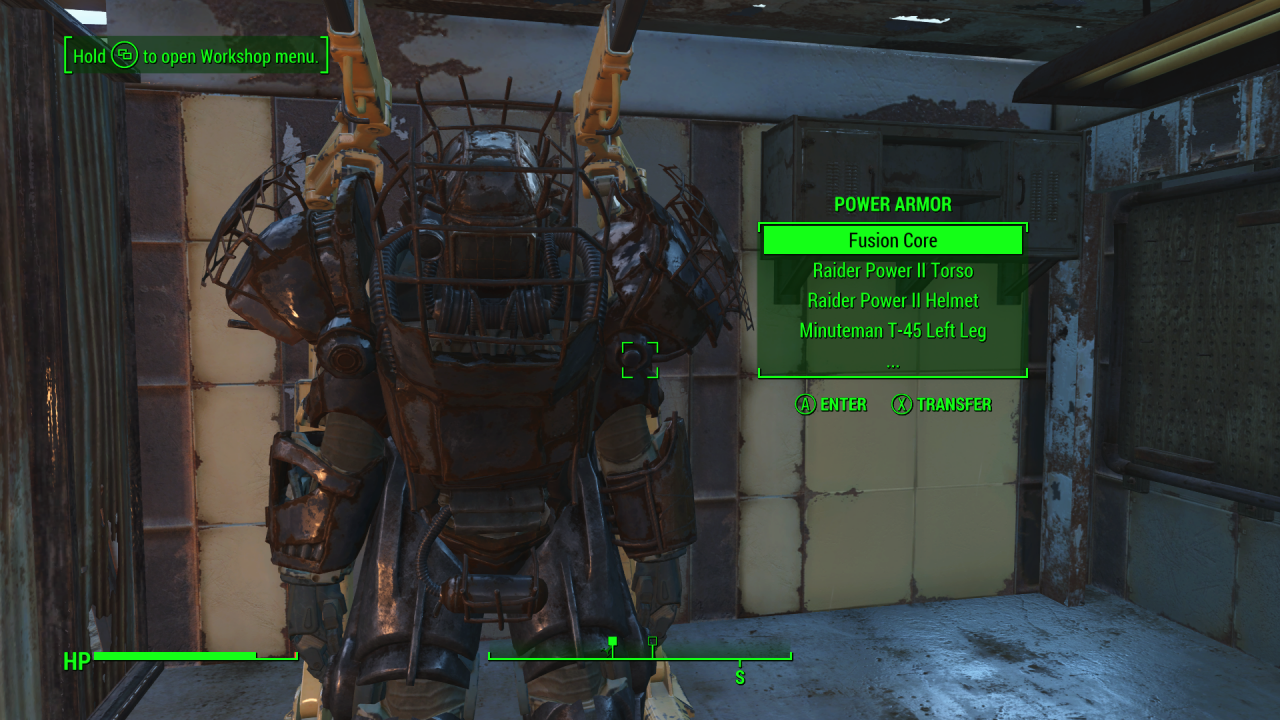The width and height of the screenshot is (1280, 720).
Task: Click the targeting crosshair on the armor
Action: point(640,360)
